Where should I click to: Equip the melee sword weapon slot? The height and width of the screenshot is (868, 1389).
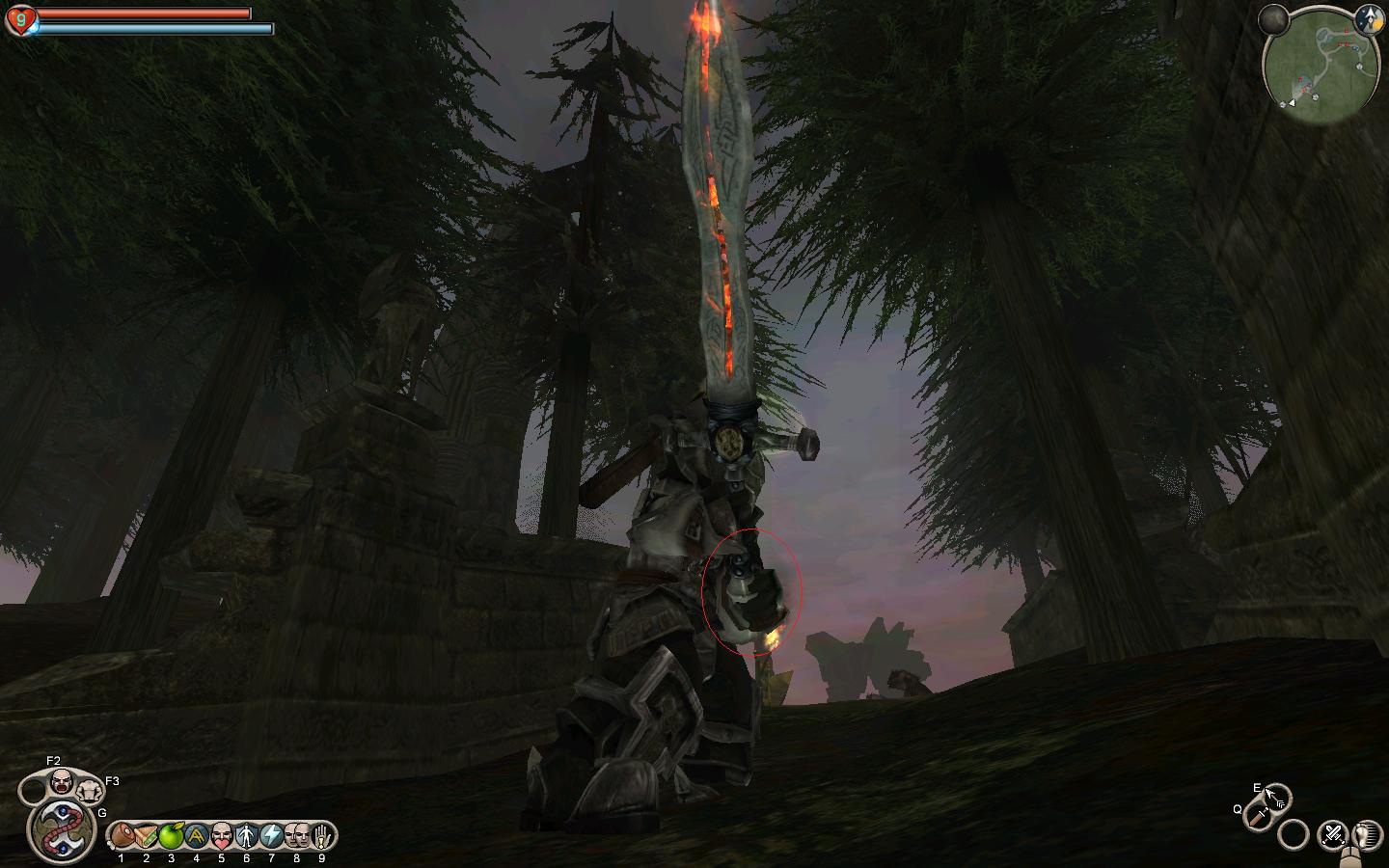1257,818
